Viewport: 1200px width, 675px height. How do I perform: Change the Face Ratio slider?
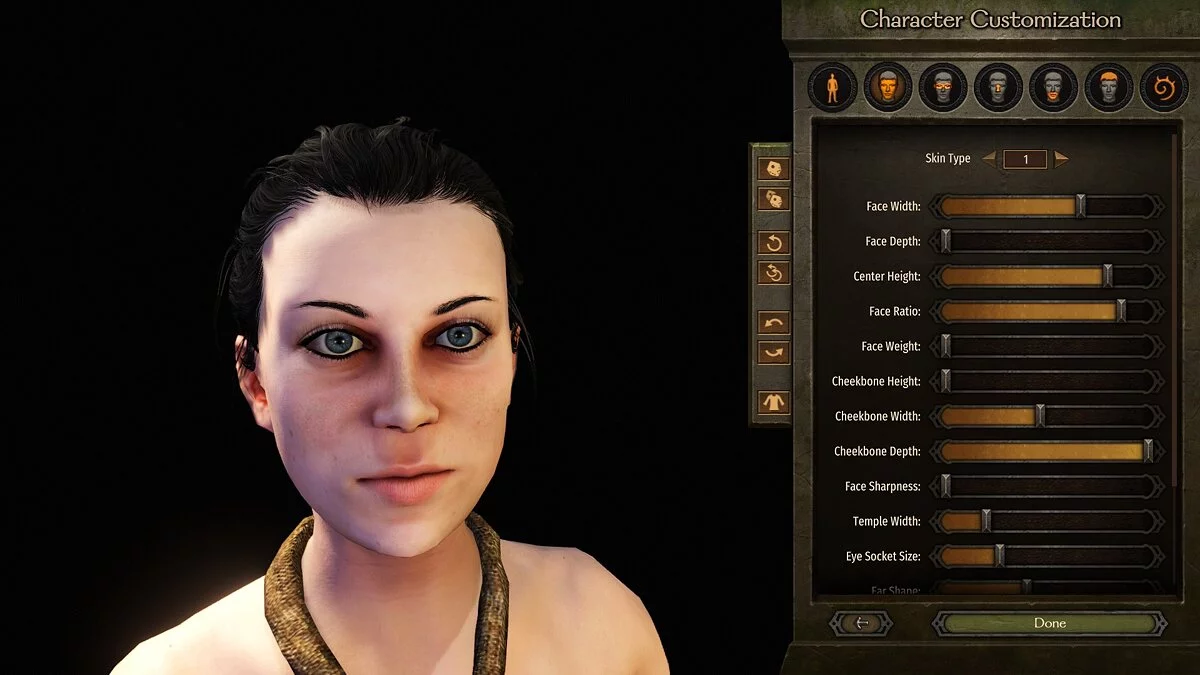[x=1121, y=311]
